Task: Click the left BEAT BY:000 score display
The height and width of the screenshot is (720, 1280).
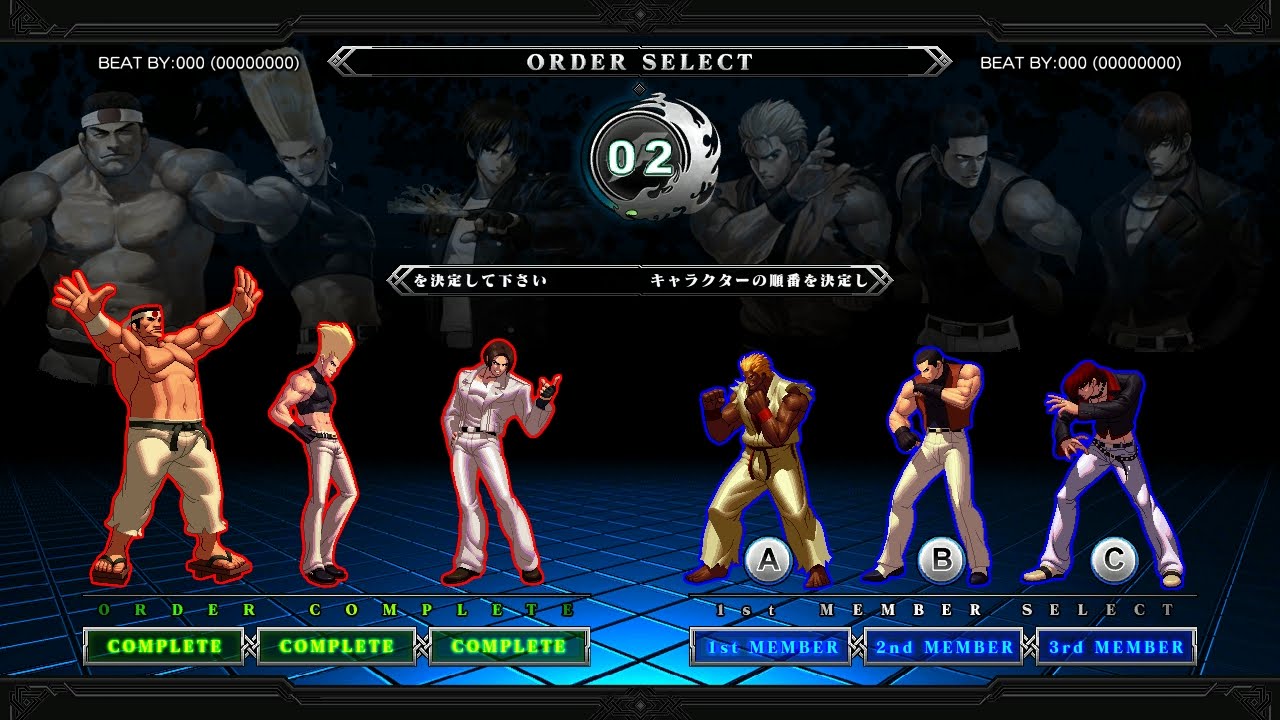Action: [x=197, y=63]
